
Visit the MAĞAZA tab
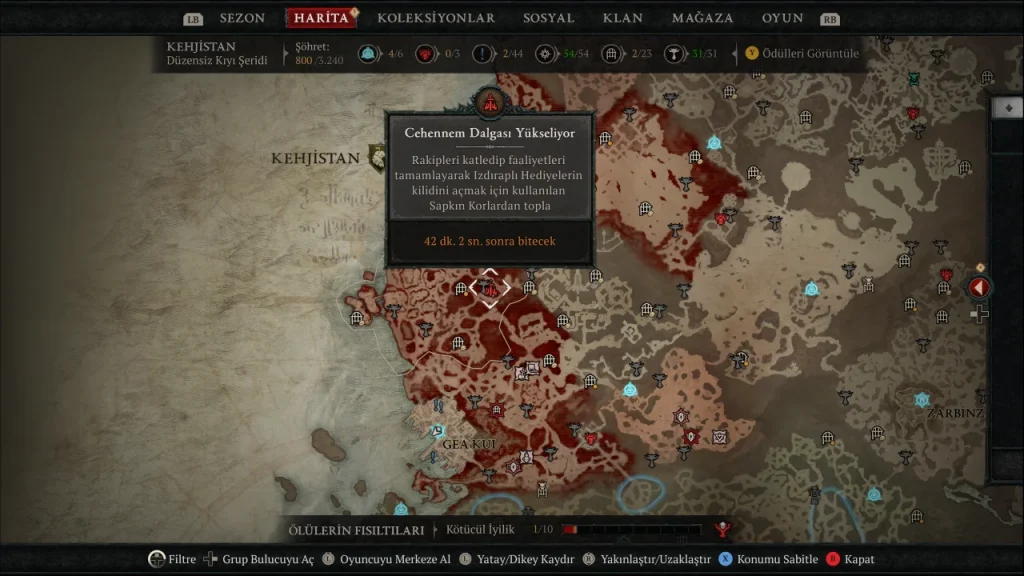702,18
